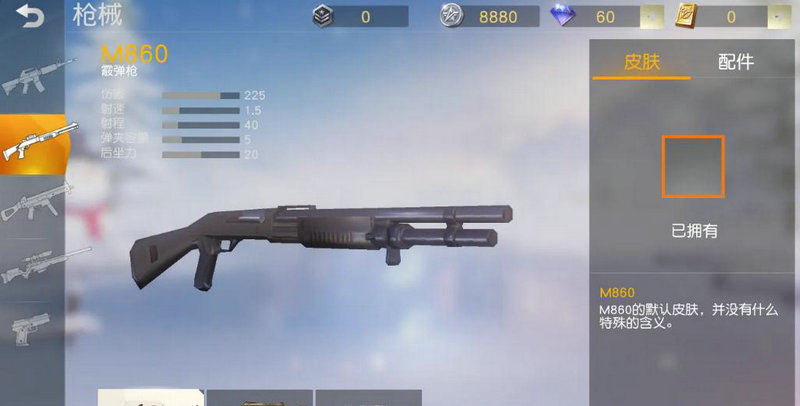The width and height of the screenshot is (800, 406).
Task: Go back using the return arrow
Action: coord(32,17)
